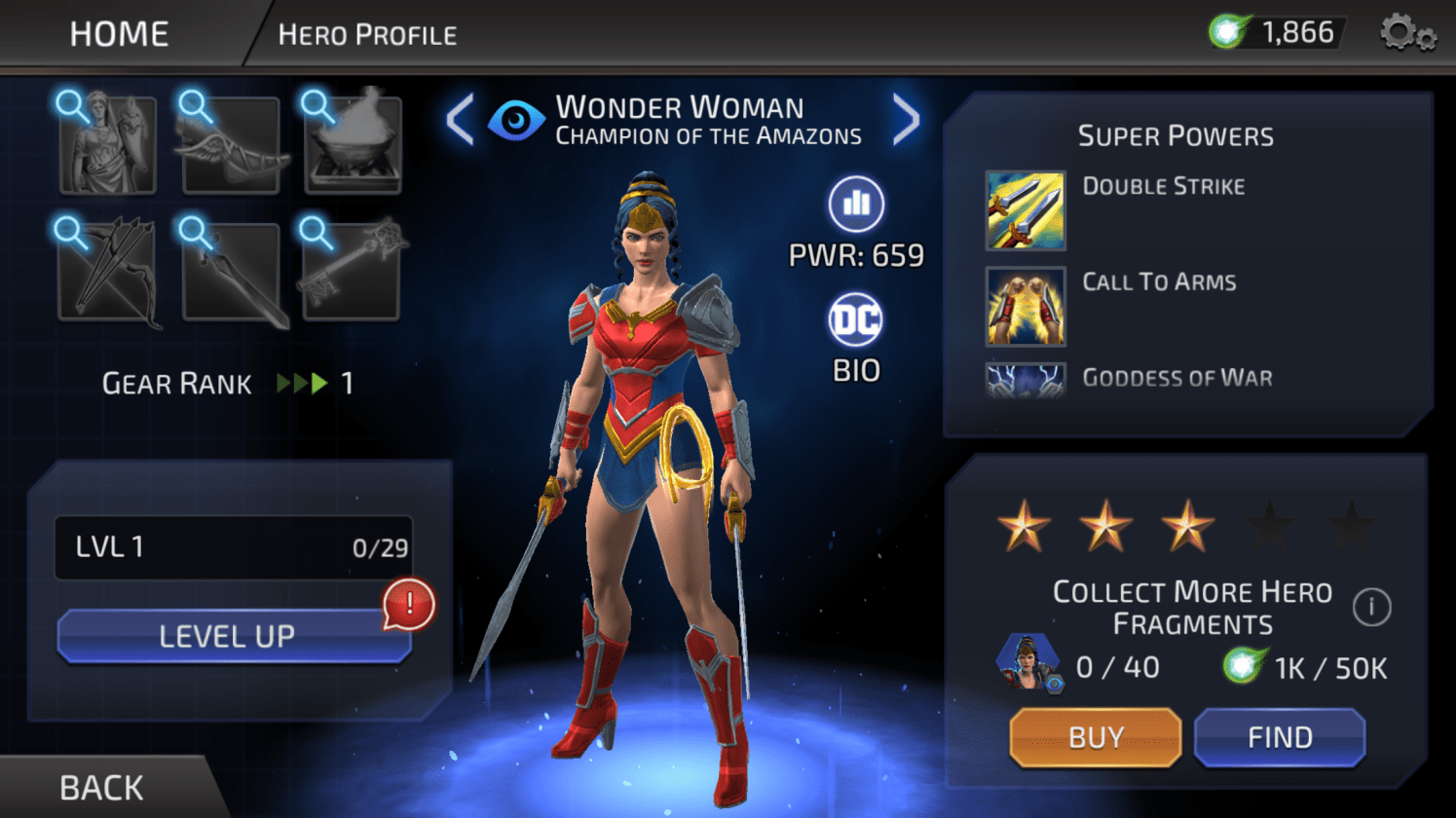Open the PWR stats chart icon
Image resolution: width=1456 pixels, height=818 pixels.
click(x=855, y=204)
